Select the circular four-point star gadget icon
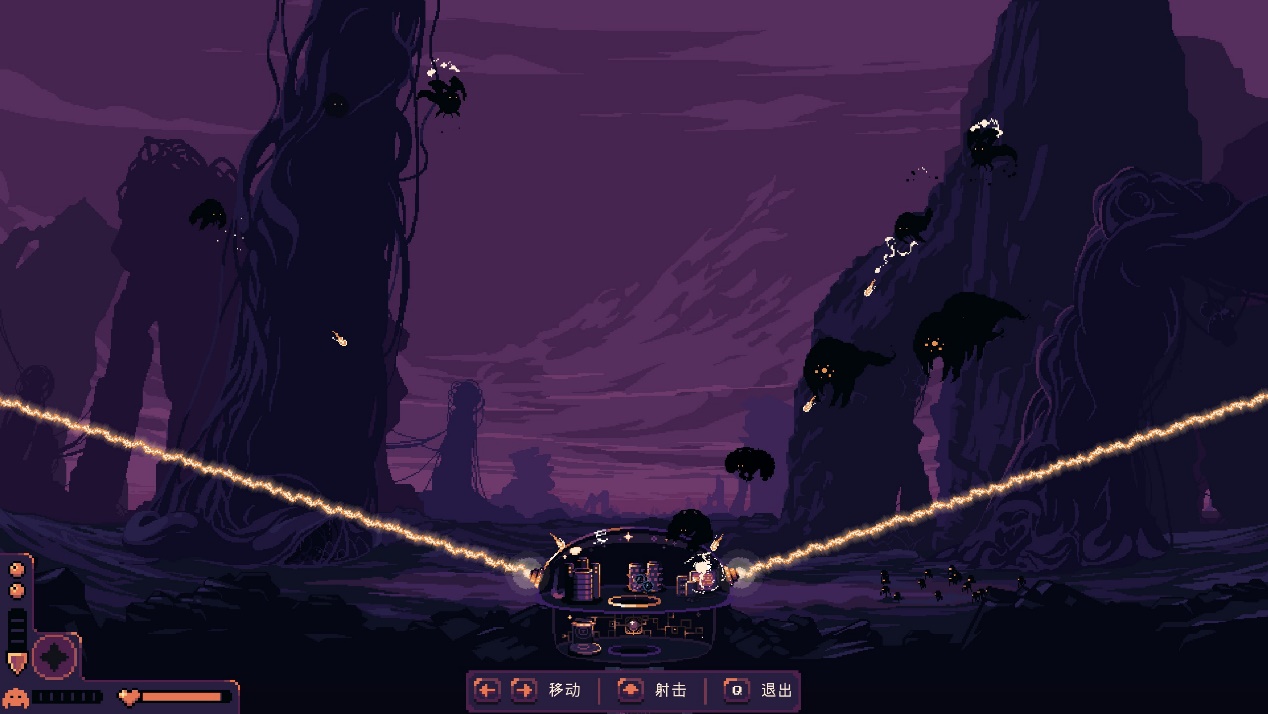 click(55, 657)
